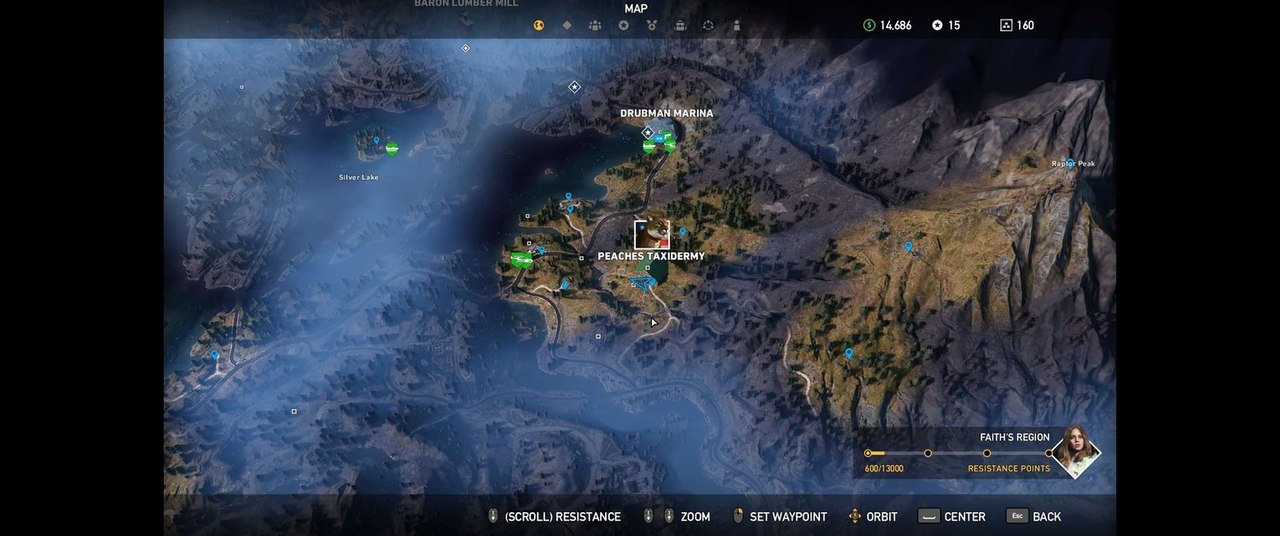Switch to the single person tab
1280x536 pixels.
pos(736,25)
